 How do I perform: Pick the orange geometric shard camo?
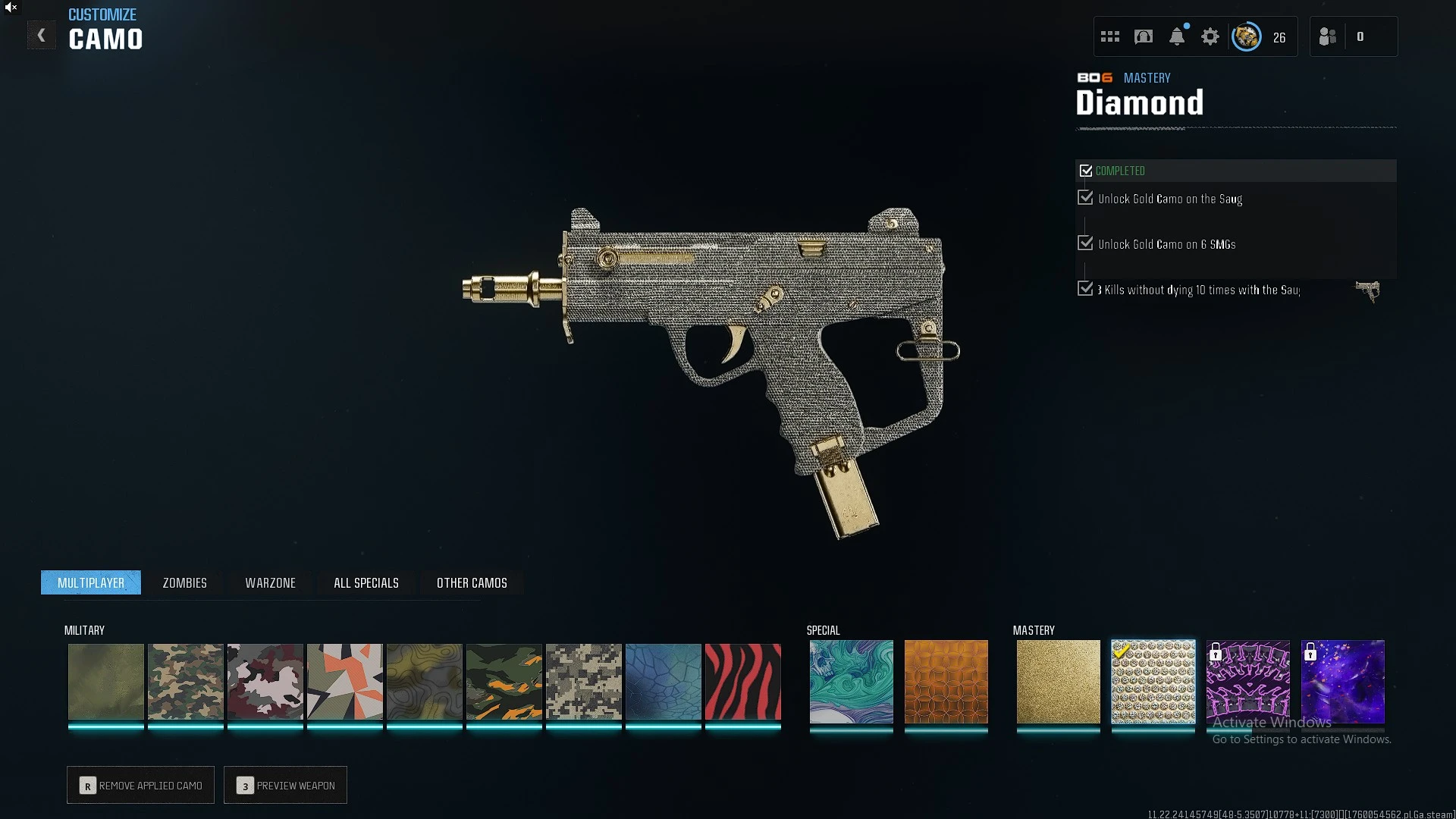pyautogui.click(x=344, y=681)
